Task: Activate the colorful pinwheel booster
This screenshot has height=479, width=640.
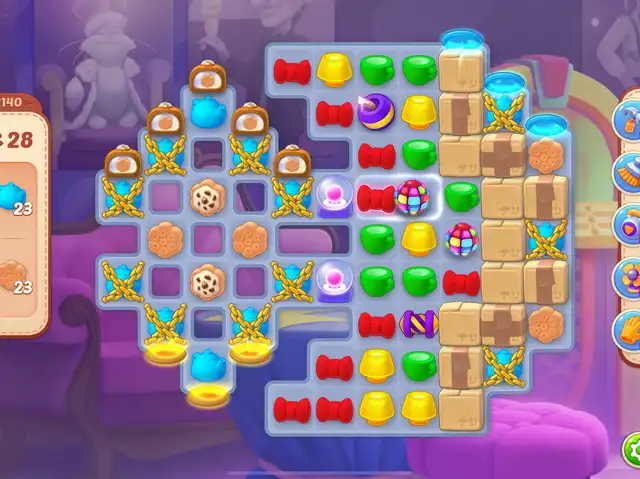Action: 630,272
